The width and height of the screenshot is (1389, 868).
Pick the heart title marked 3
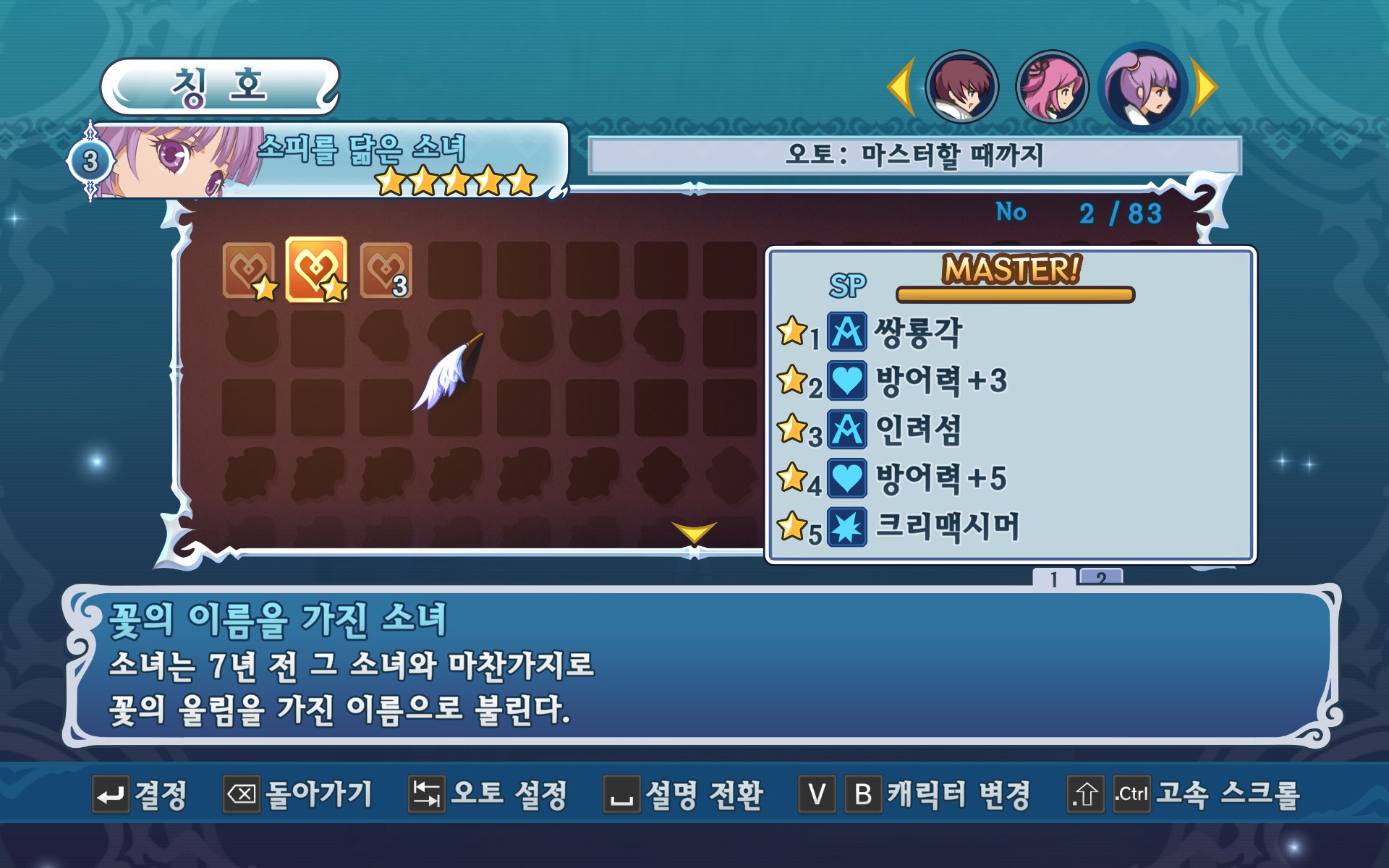386,270
